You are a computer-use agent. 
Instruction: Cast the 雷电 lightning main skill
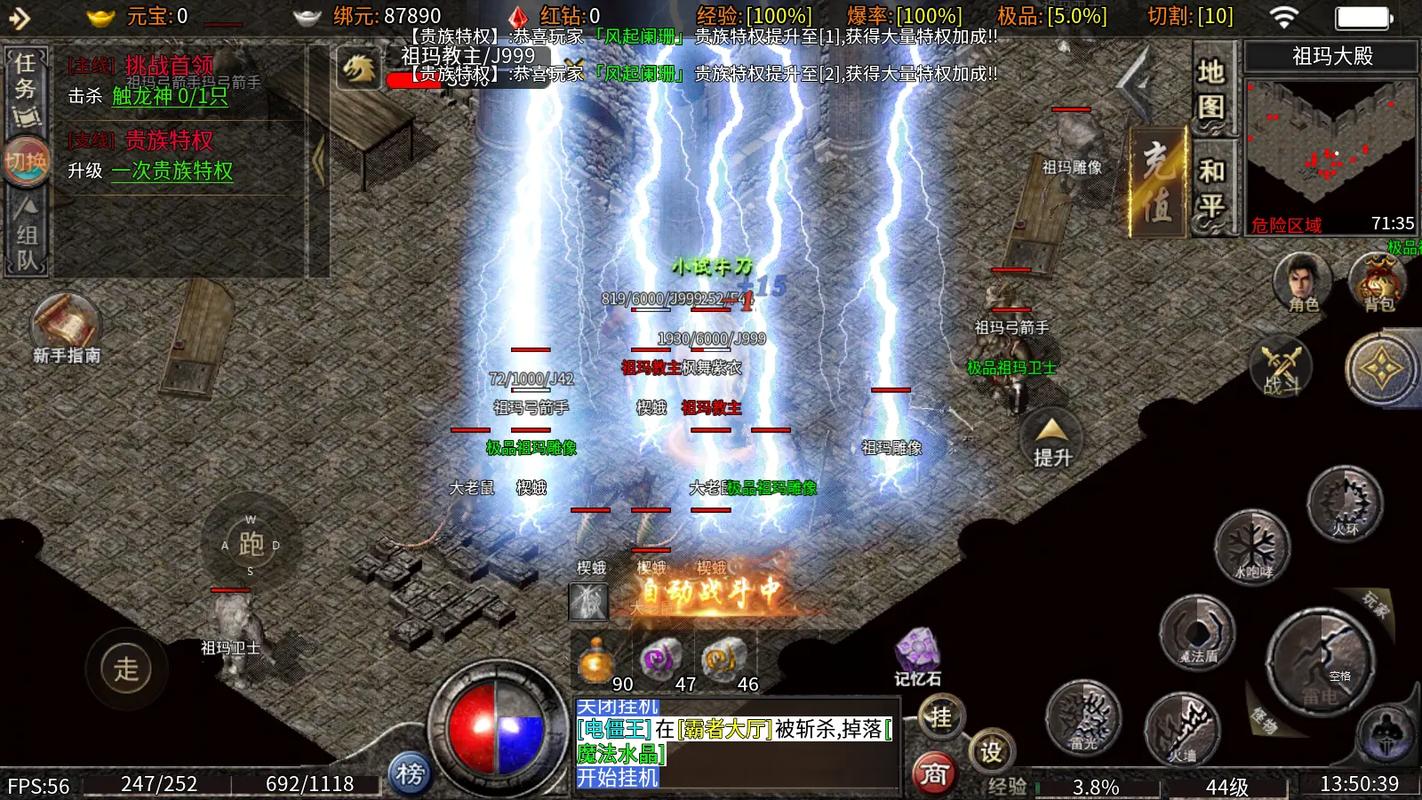tap(1318, 660)
